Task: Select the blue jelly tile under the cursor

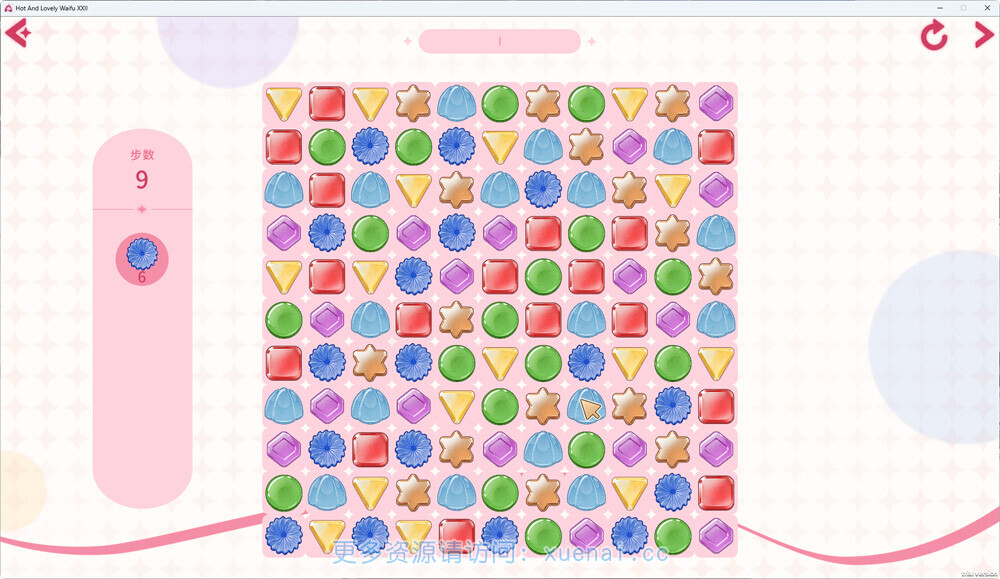Action: point(586,405)
